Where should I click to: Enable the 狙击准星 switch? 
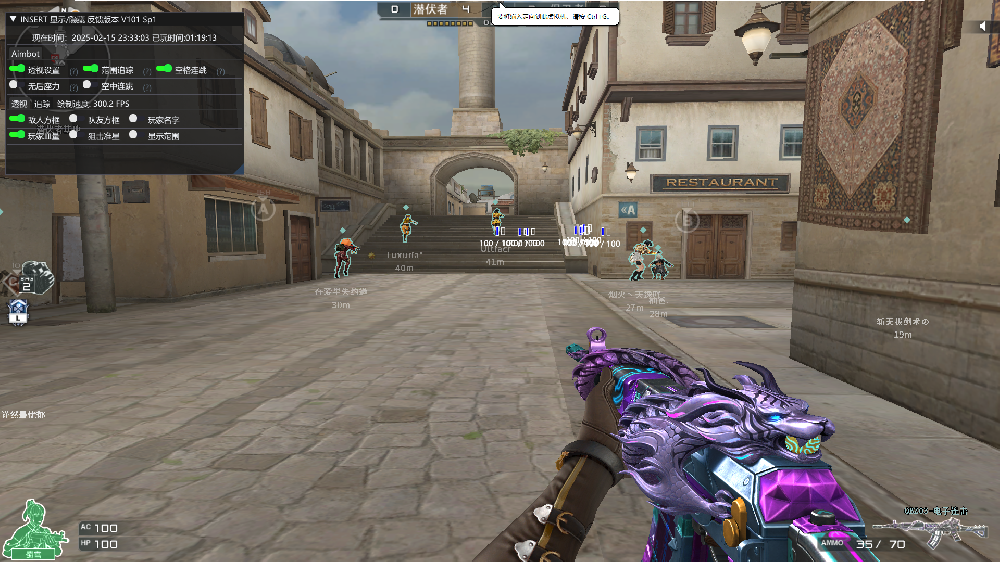[75, 135]
